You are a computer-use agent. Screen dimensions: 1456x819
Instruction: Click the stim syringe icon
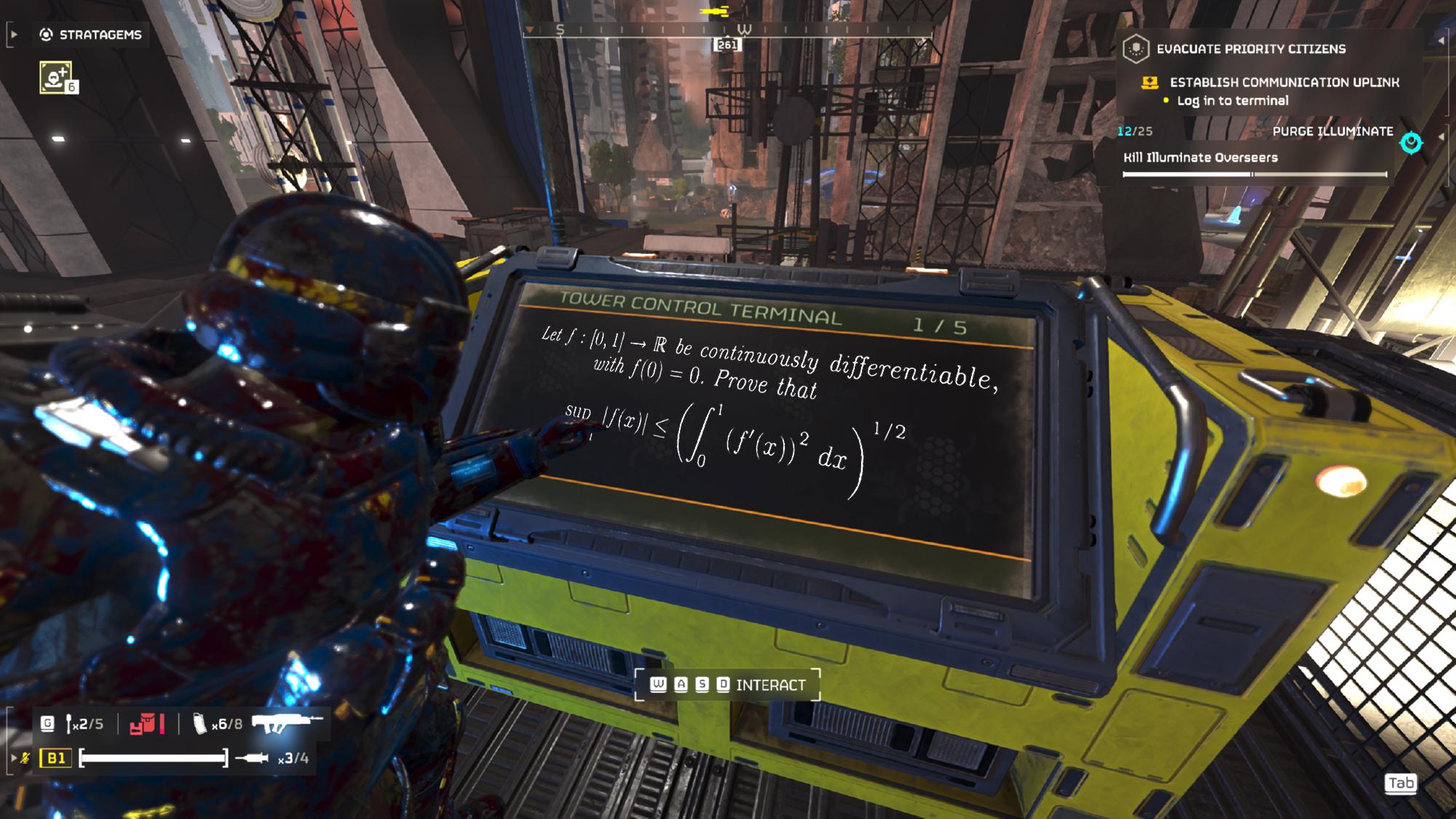pyautogui.click(x=253, y=759)
